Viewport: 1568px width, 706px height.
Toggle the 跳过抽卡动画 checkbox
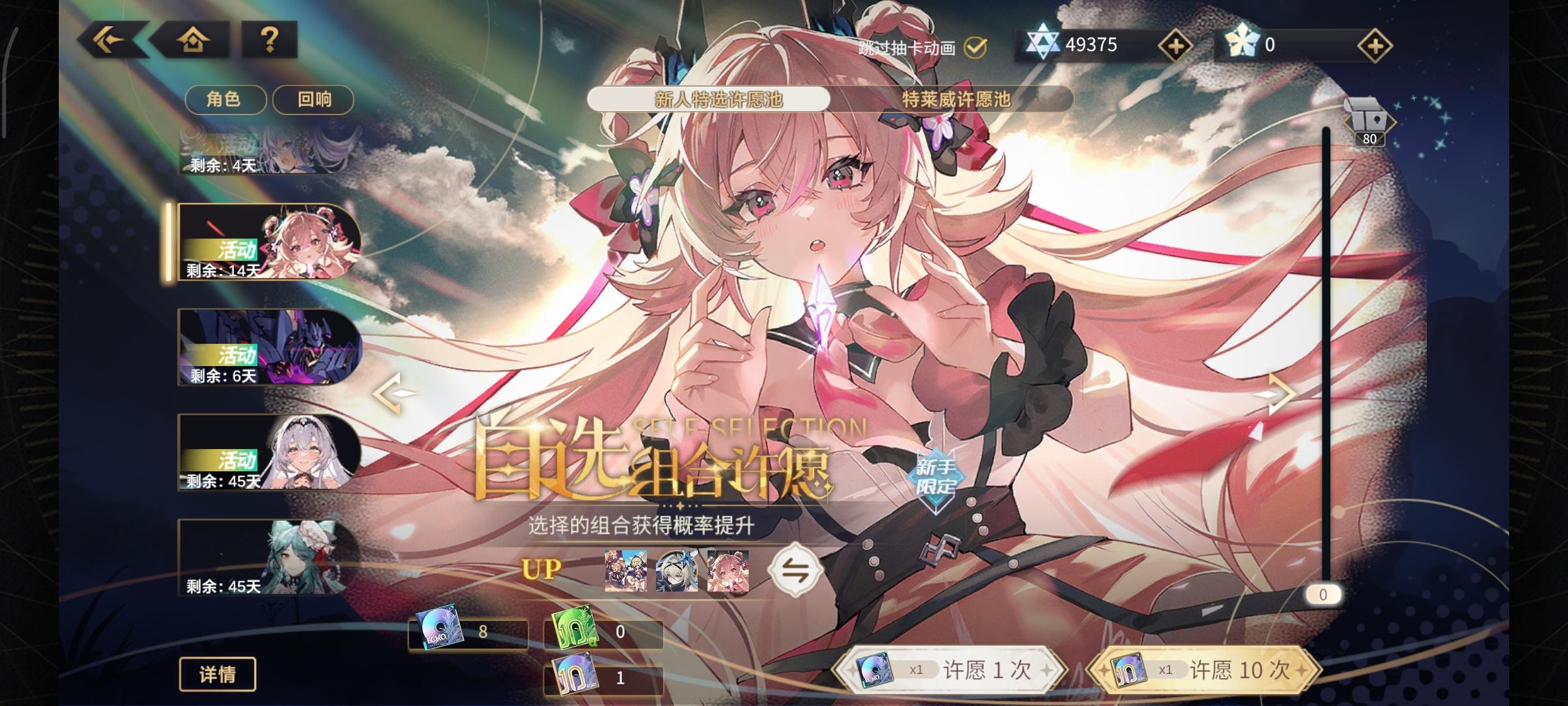coord(974,46)
